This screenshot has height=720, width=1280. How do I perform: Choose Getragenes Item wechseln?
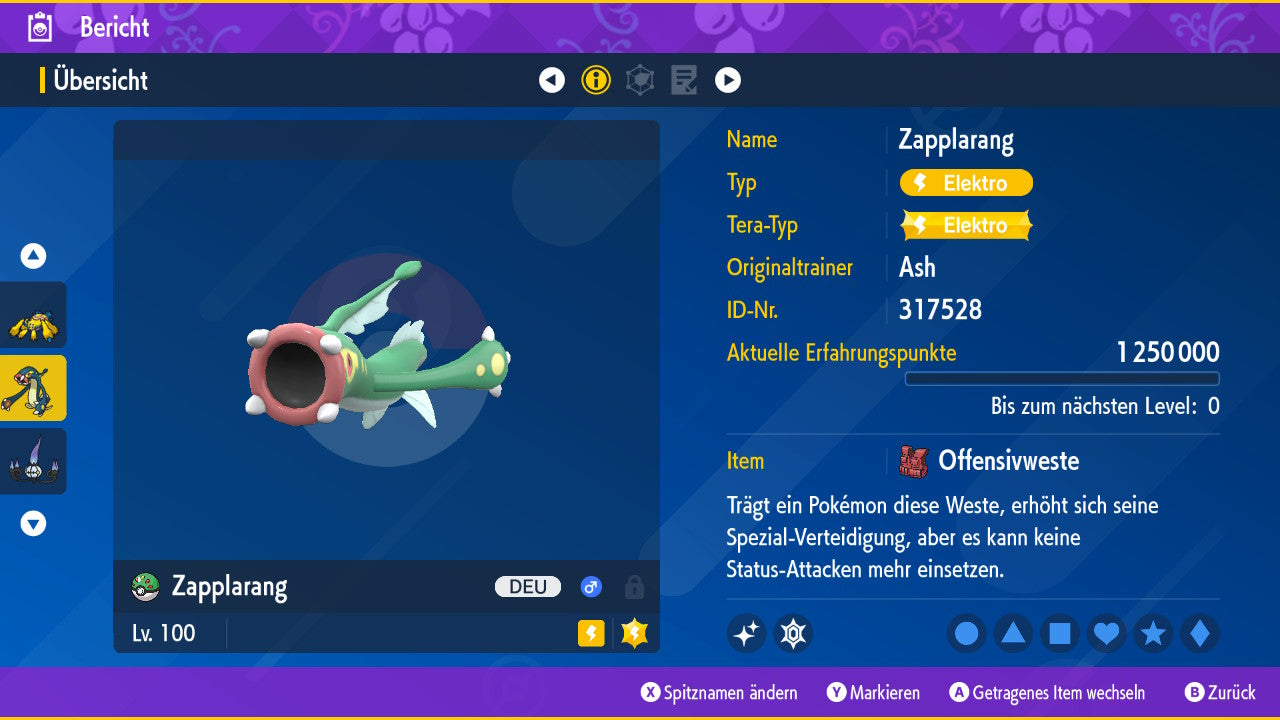coord(1047,693)
